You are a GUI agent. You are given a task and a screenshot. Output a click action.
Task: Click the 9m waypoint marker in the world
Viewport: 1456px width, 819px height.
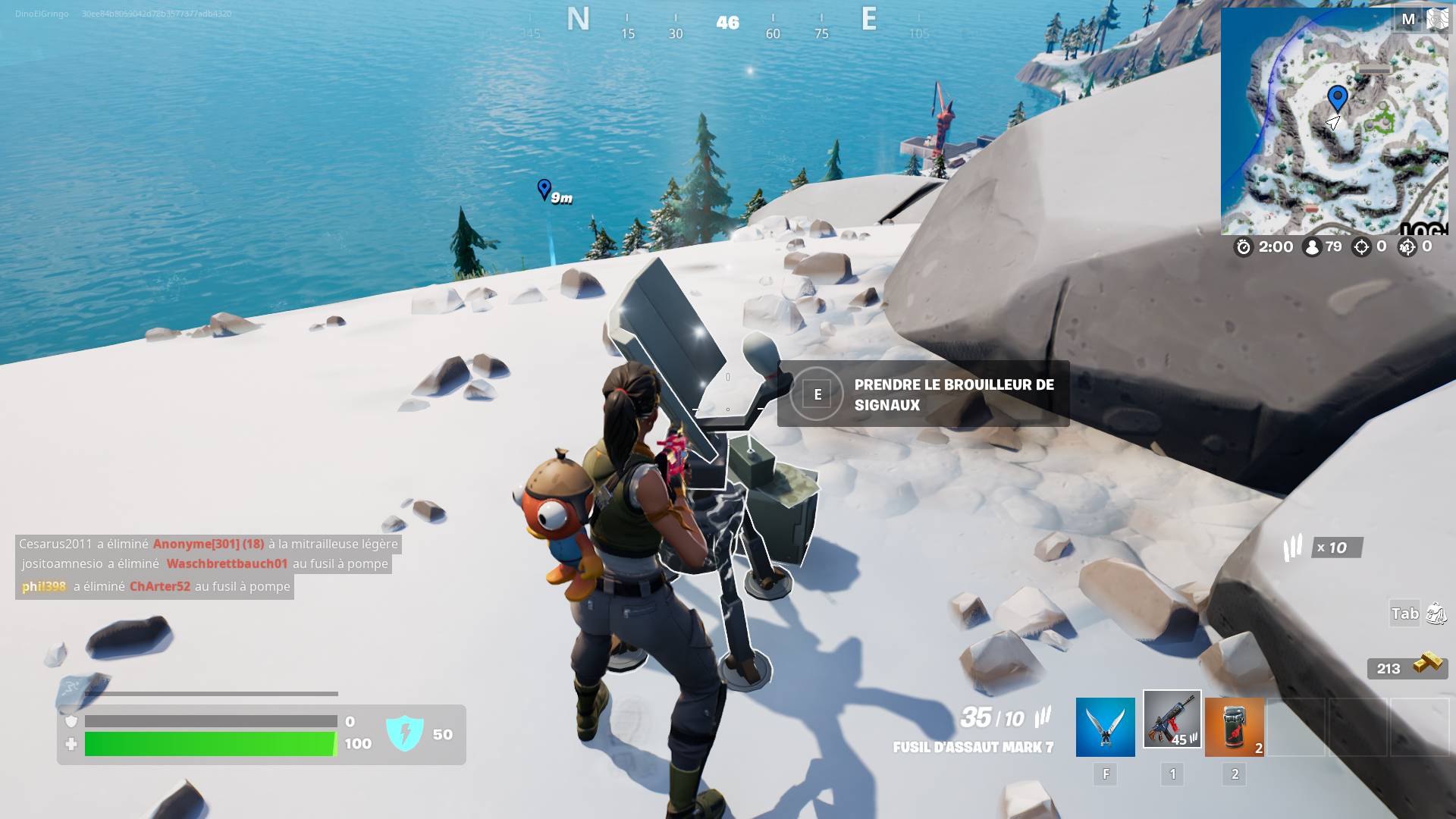coord(545,190)
